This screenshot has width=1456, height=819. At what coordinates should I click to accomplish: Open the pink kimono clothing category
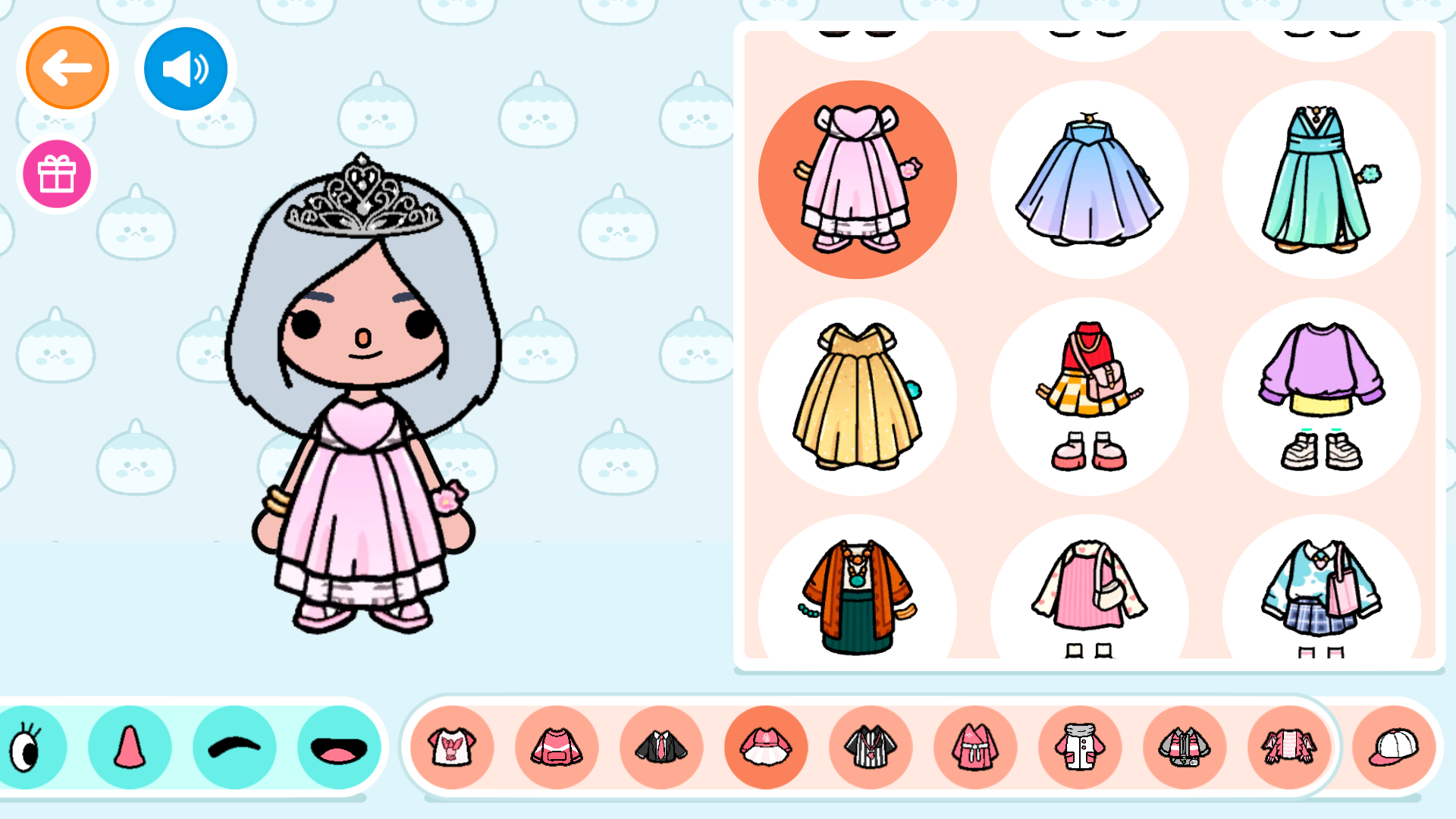point(975,747)
